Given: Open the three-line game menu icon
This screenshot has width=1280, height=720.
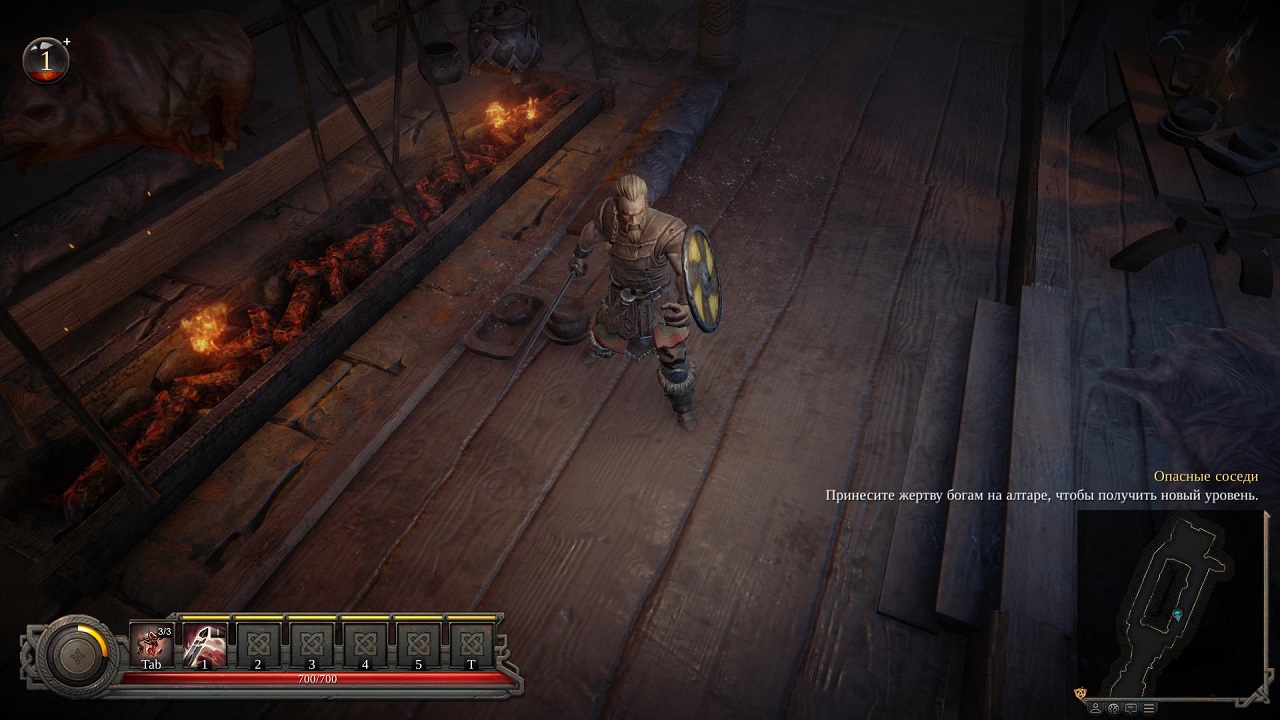Looking at the screenshot, I should 1148,708.
